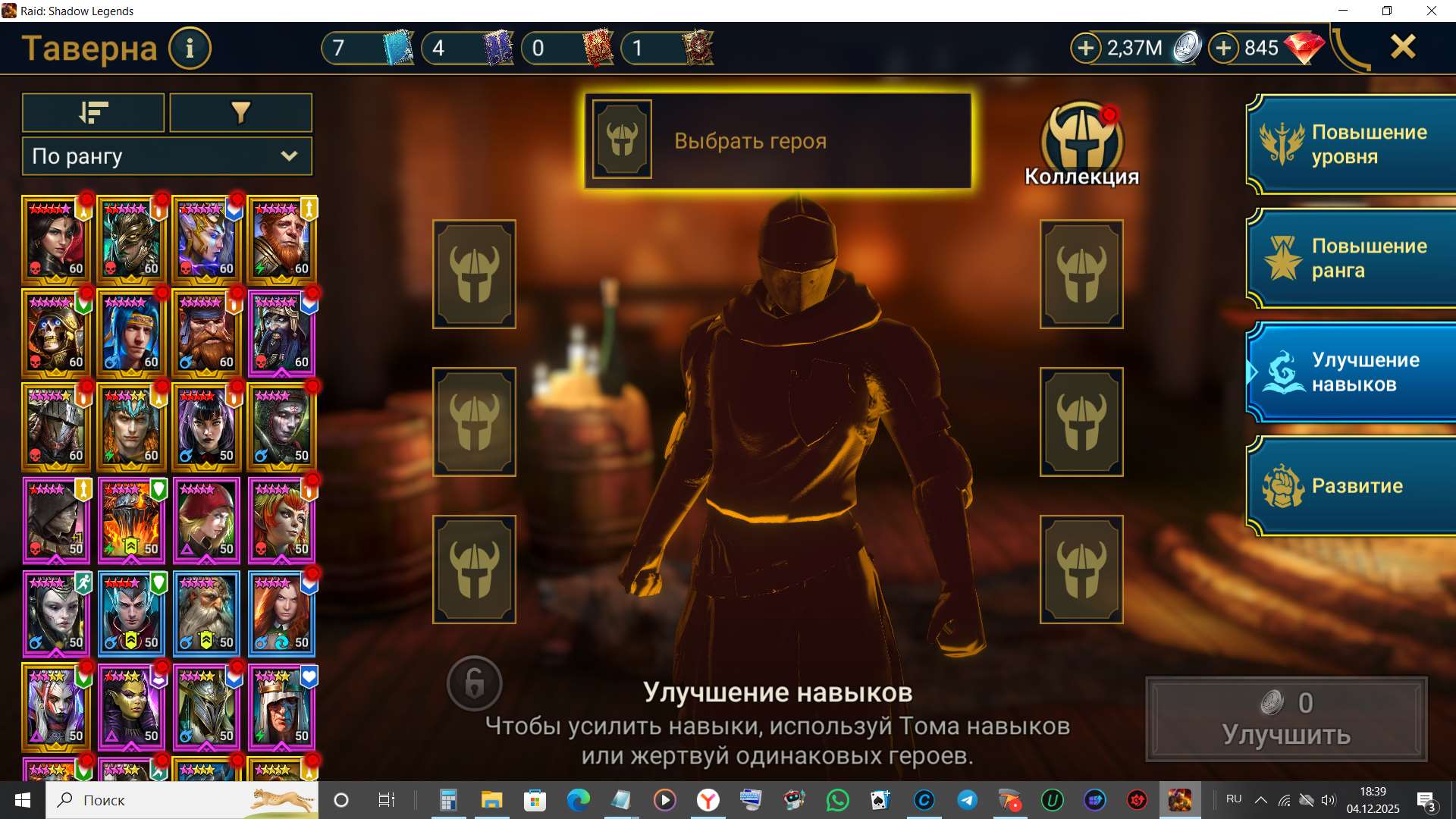Open WhatsApp from the taskbar
The height and width of the screenshot is (819, 1456).
(837, 799)
